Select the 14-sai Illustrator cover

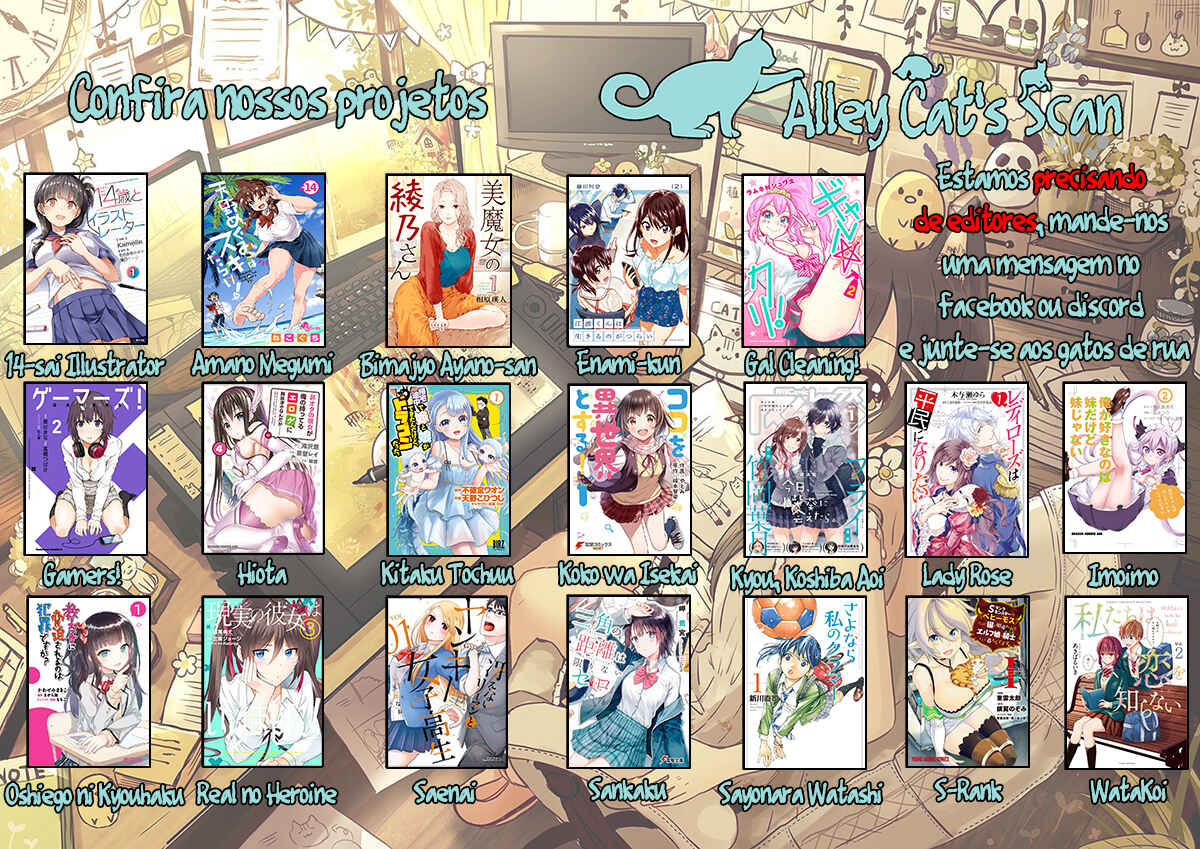(86, 259)
